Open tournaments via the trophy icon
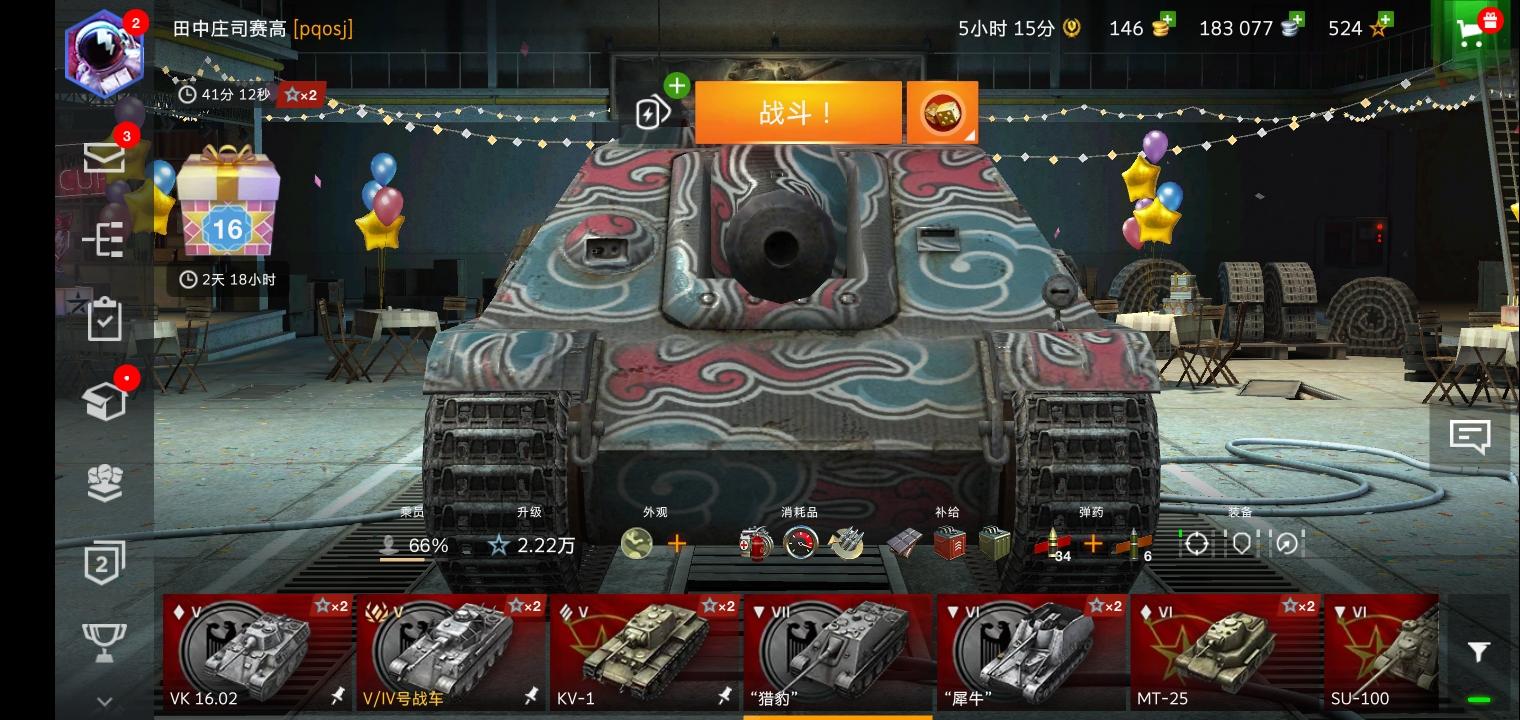Screen dimensions: 1520x720 (103, 640)
